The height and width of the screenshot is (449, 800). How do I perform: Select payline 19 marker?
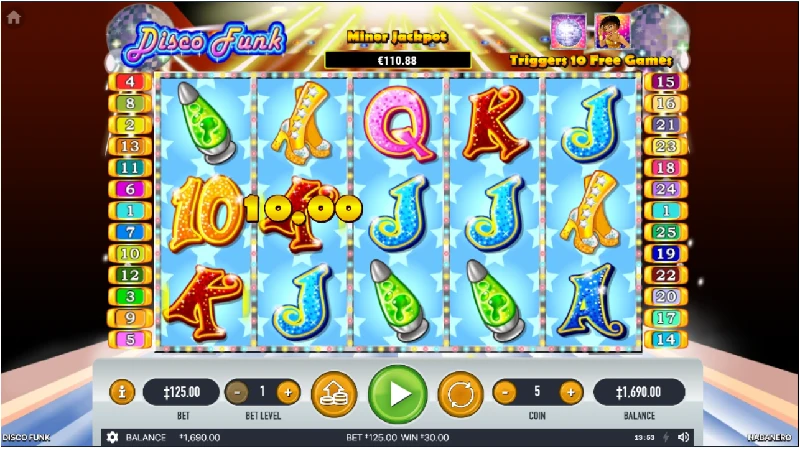coord(665,253)
